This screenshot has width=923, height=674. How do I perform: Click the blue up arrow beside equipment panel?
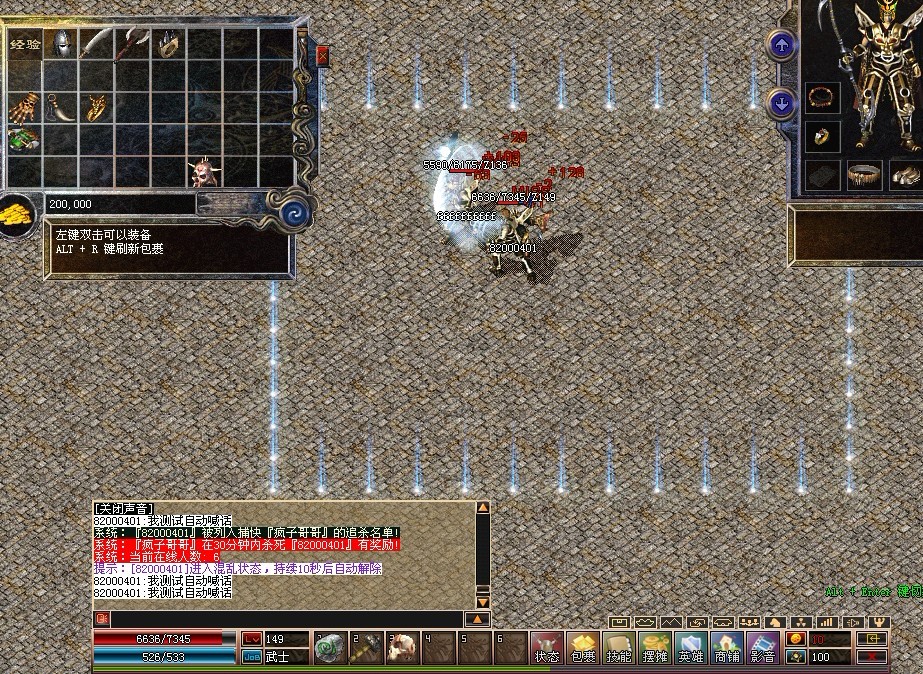(781, 44)
